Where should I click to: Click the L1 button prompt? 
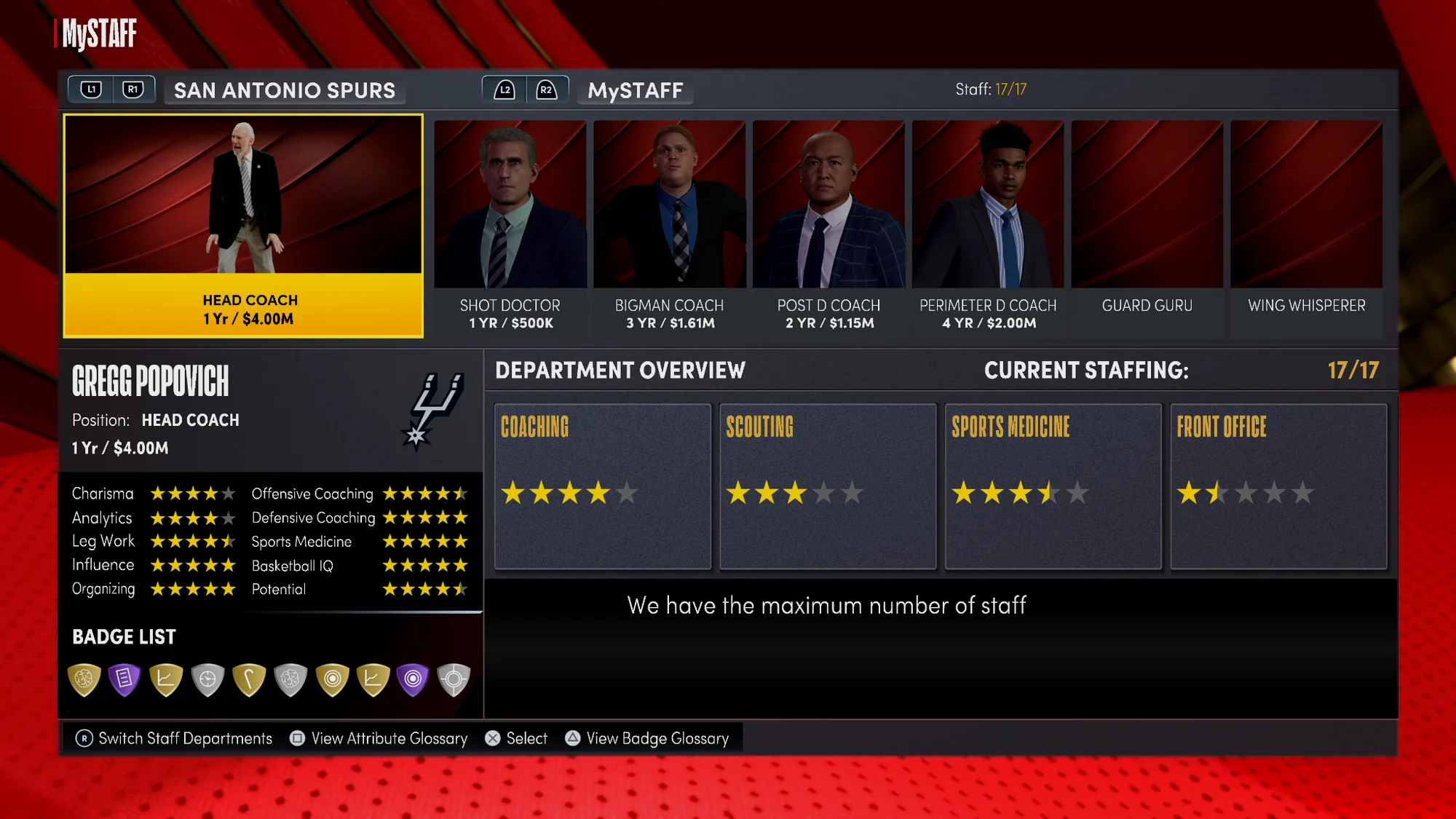[x=91, y=88]
